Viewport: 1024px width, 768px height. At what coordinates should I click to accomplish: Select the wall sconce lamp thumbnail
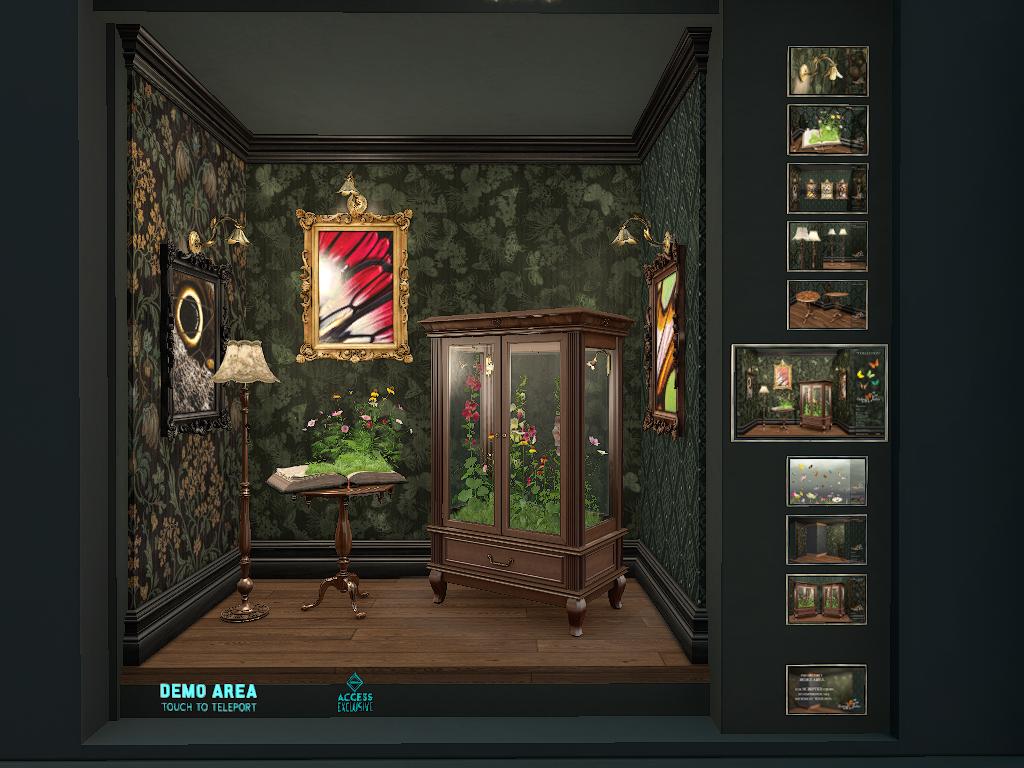pyautogui.click(x=827, y=71)
